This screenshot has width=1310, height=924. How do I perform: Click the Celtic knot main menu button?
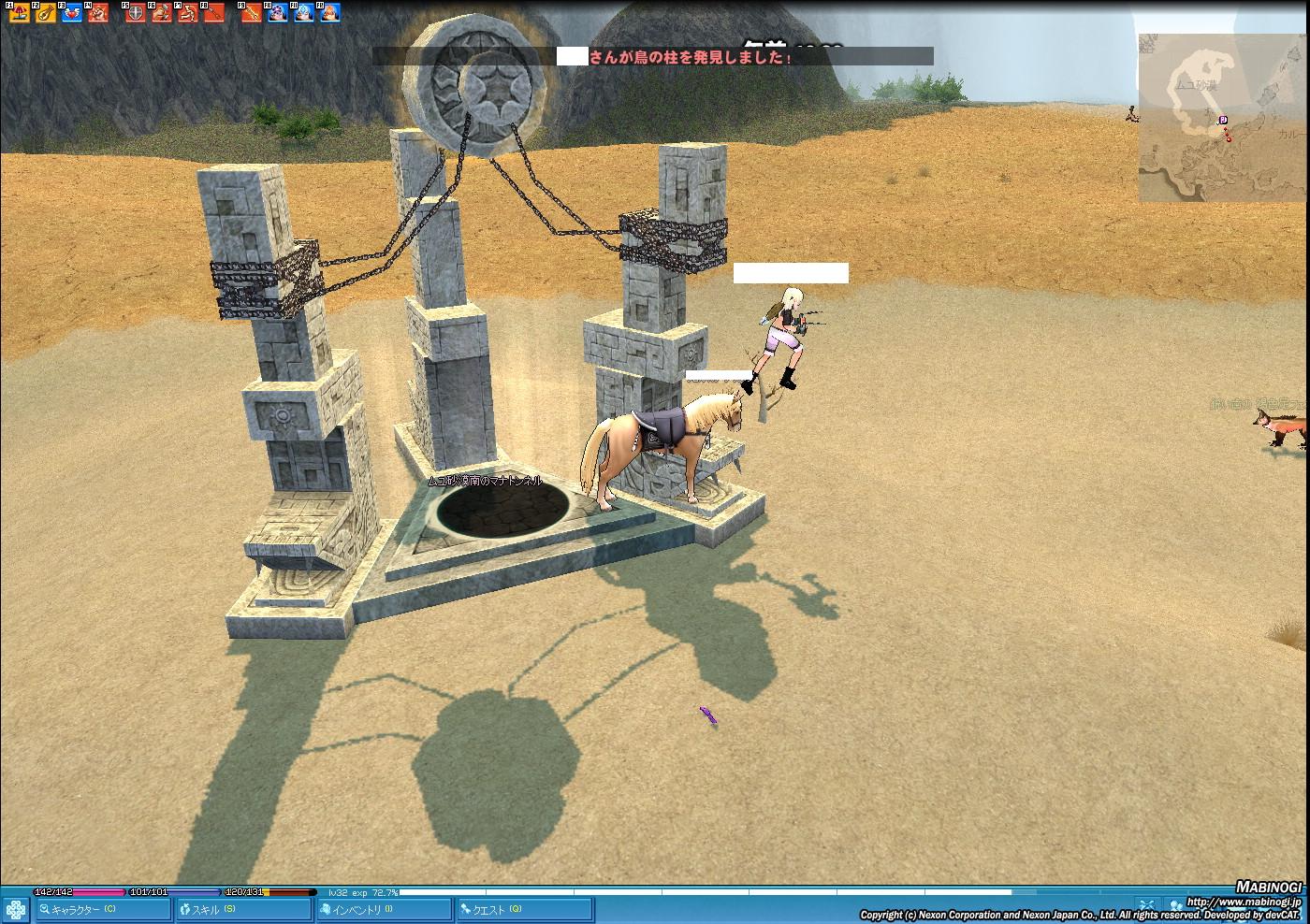(x=15, y=909)
